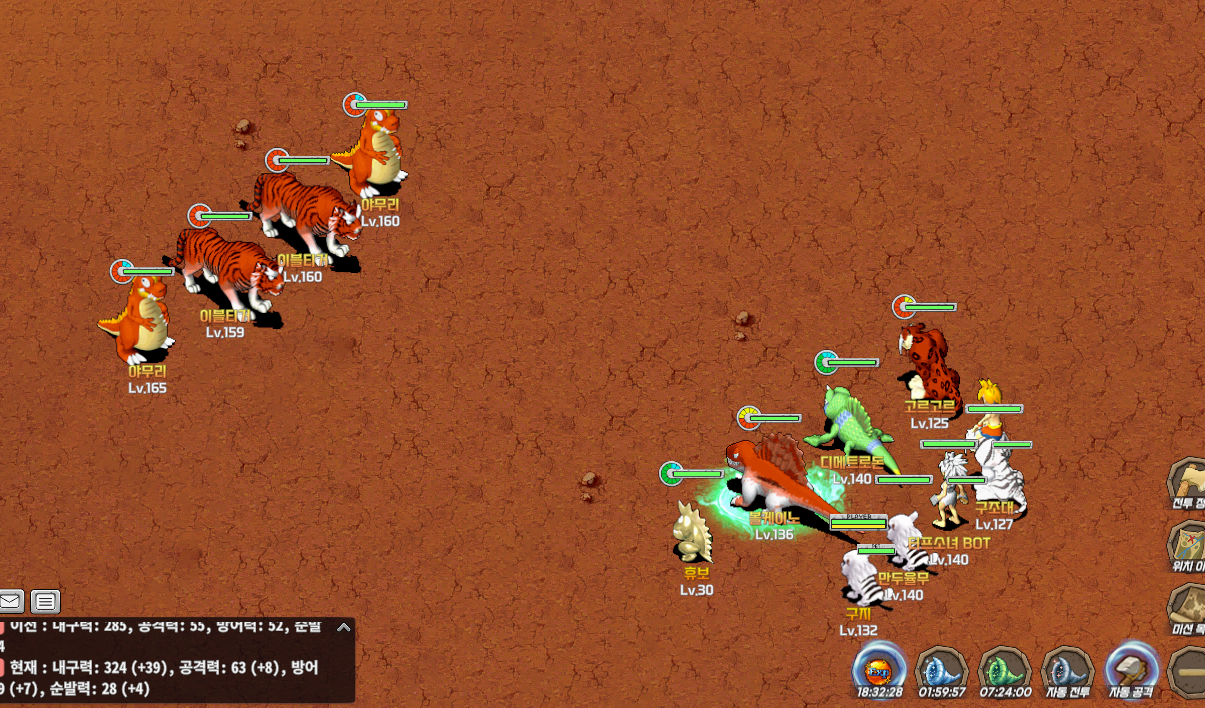Select the Exp boost icon with timer 18:32:28
Viewport: 1205px width, 708px height.
click(x=880, y=669)
